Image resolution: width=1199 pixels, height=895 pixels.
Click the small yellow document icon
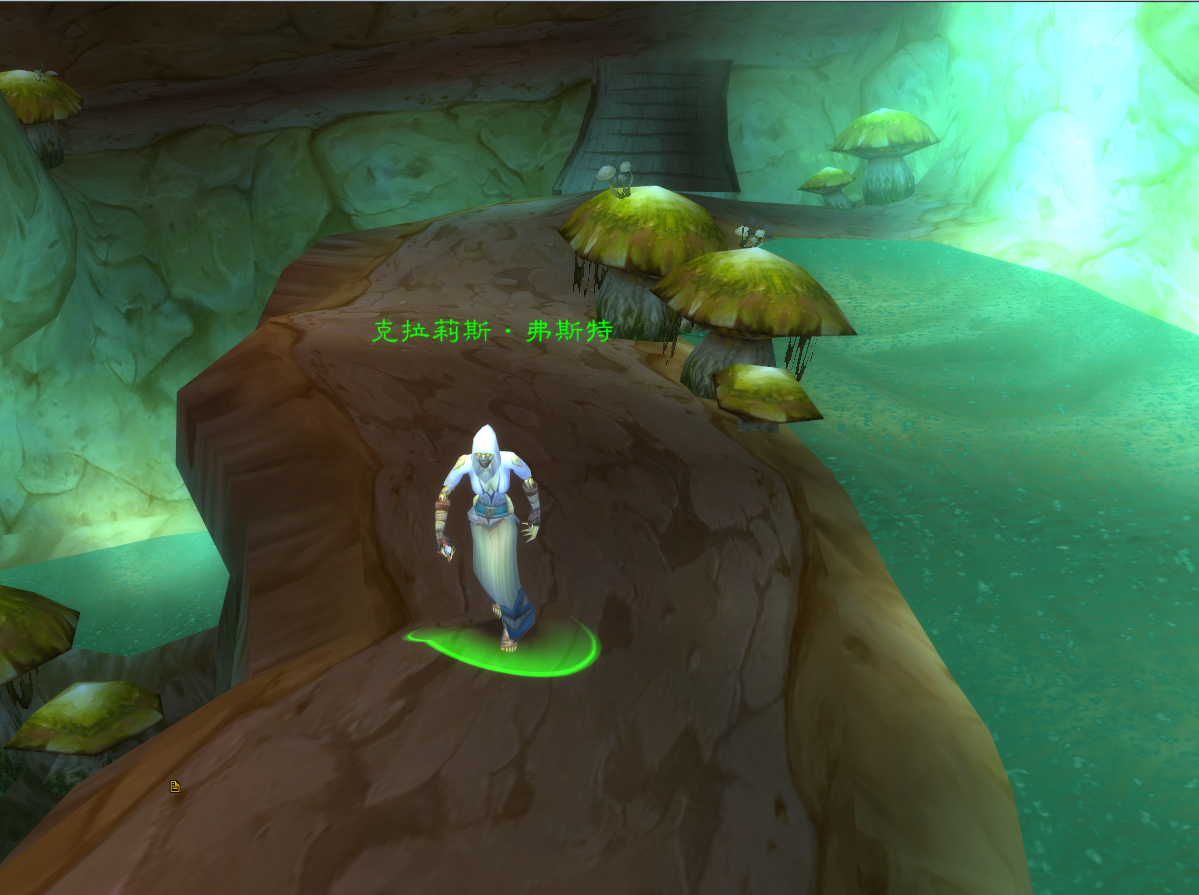(175, 787)
